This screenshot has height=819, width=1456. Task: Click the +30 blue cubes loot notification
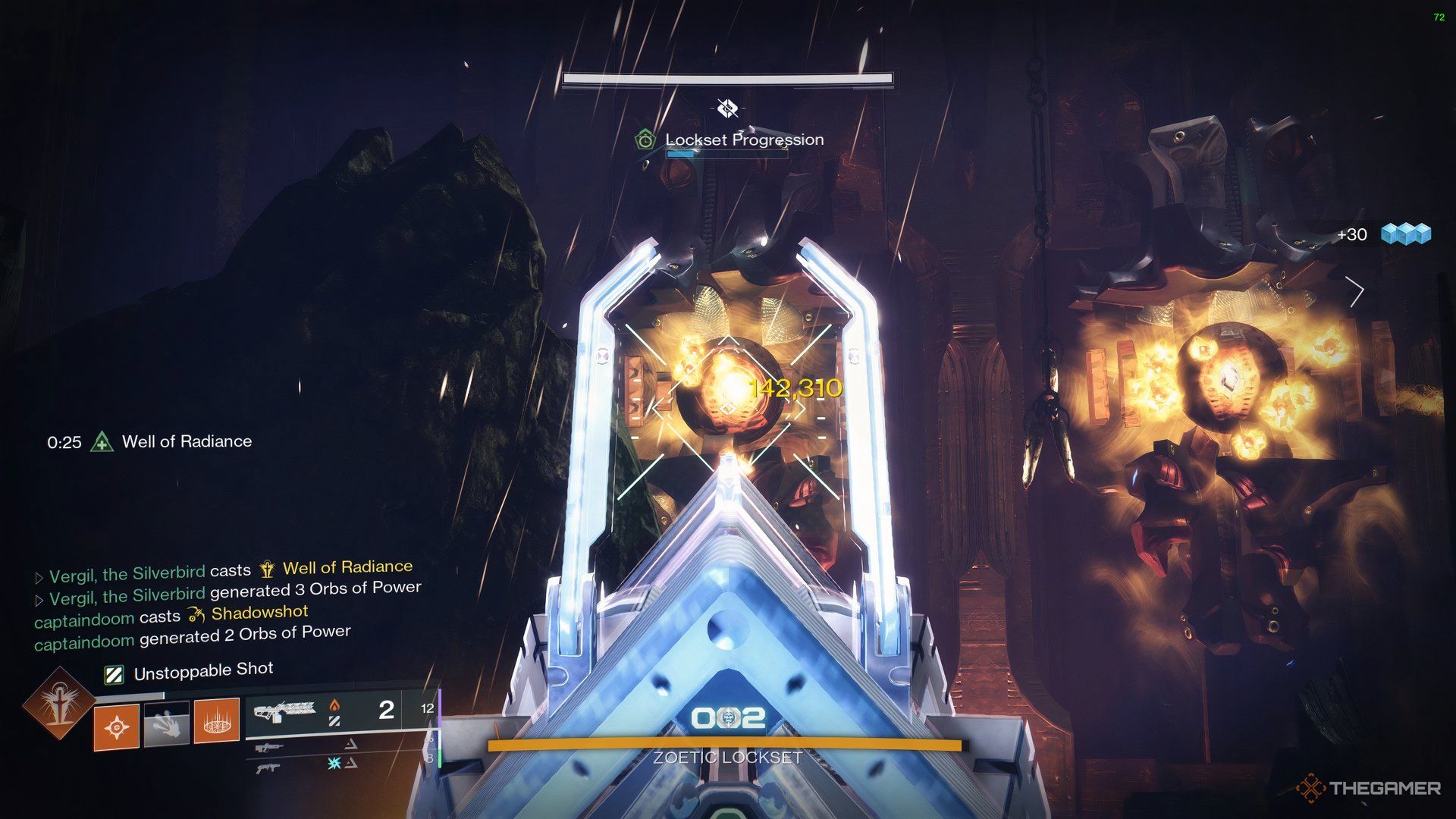point(1383,234)
